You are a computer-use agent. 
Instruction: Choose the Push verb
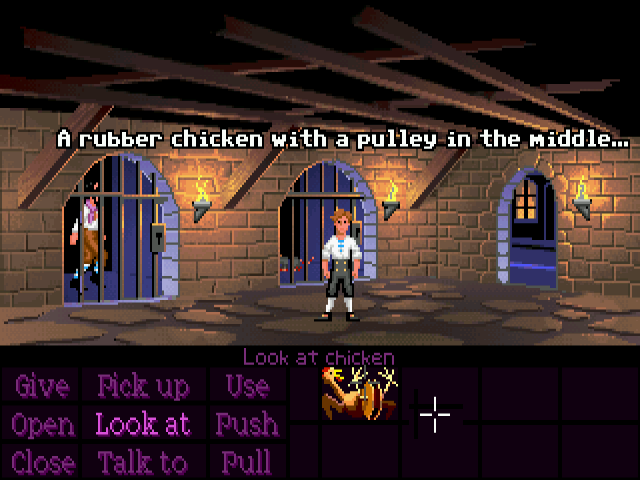click(245, 424)
